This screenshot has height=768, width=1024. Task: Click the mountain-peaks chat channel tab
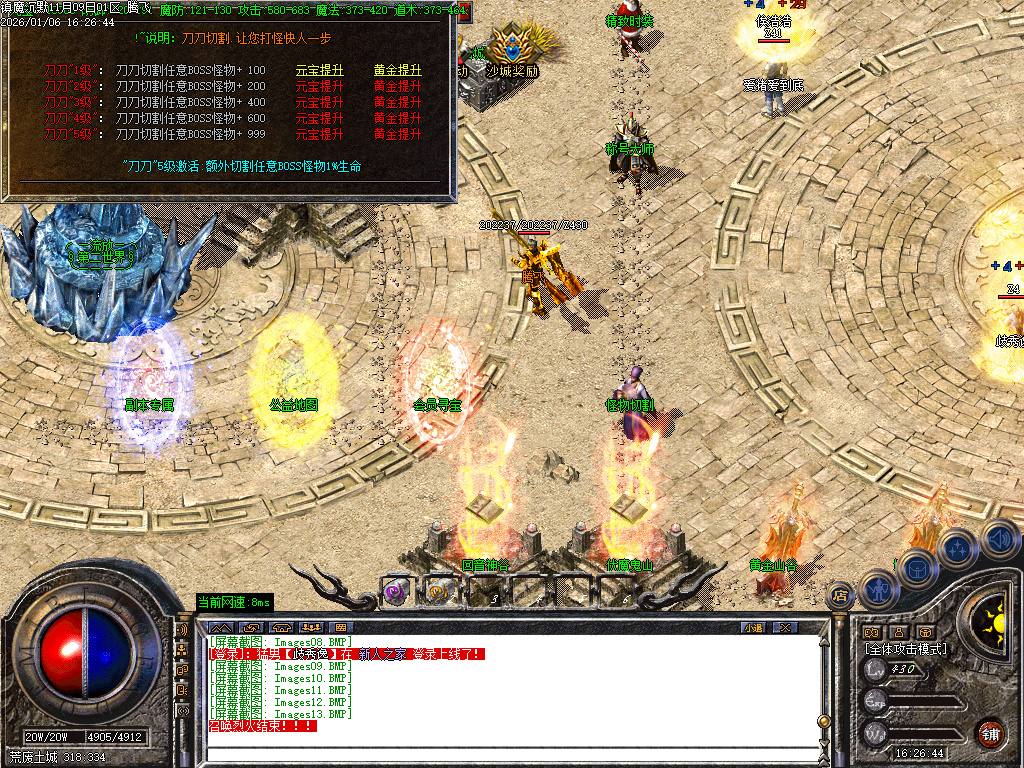pyautogui.click(x=221, y=627)
